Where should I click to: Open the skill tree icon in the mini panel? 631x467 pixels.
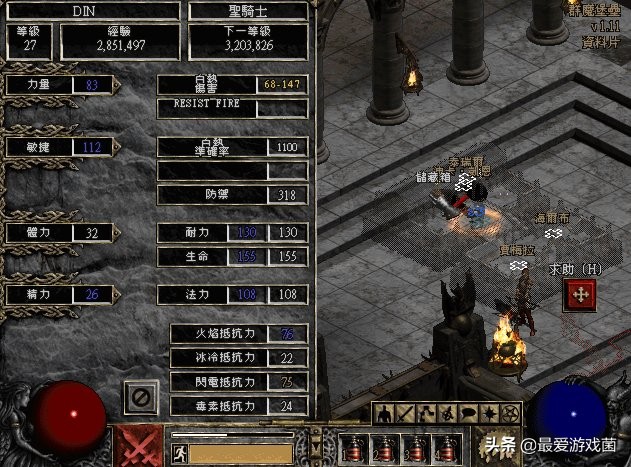click(x=427, y=412)
